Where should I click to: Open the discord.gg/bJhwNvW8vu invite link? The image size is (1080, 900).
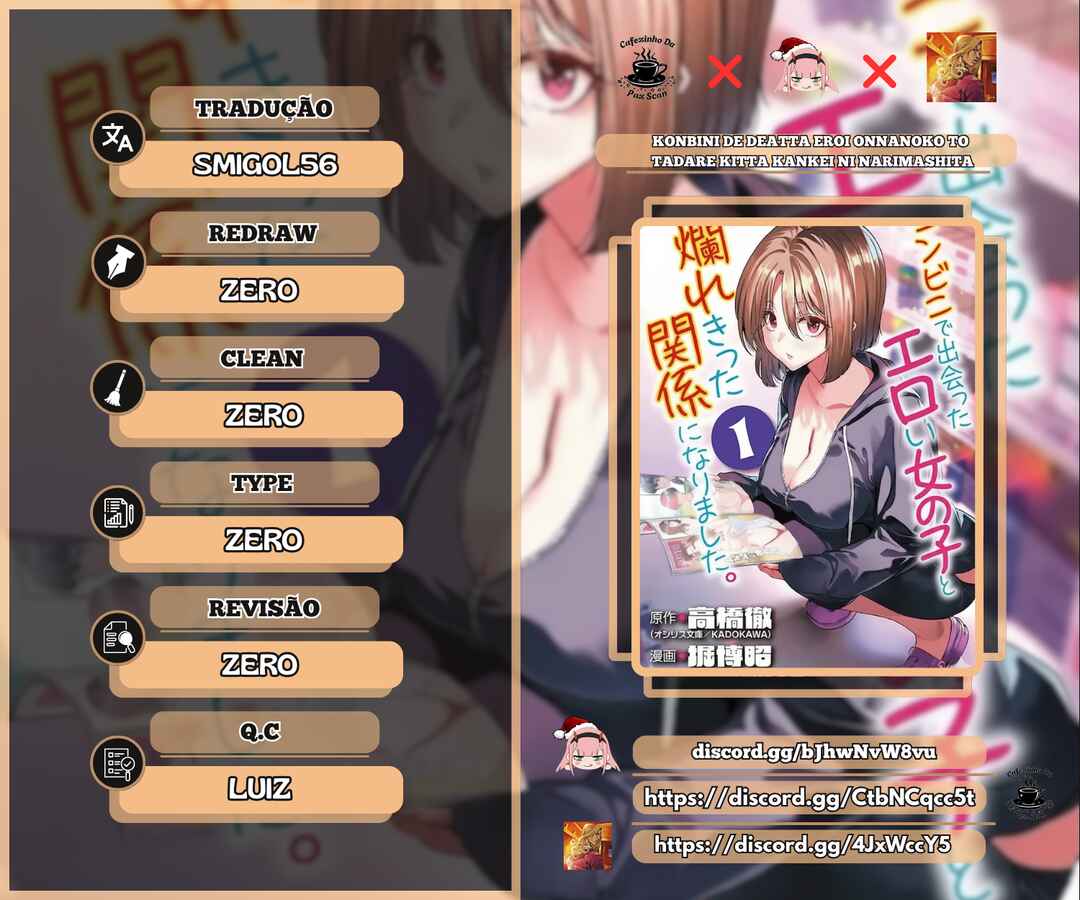[x=813, y=751]
